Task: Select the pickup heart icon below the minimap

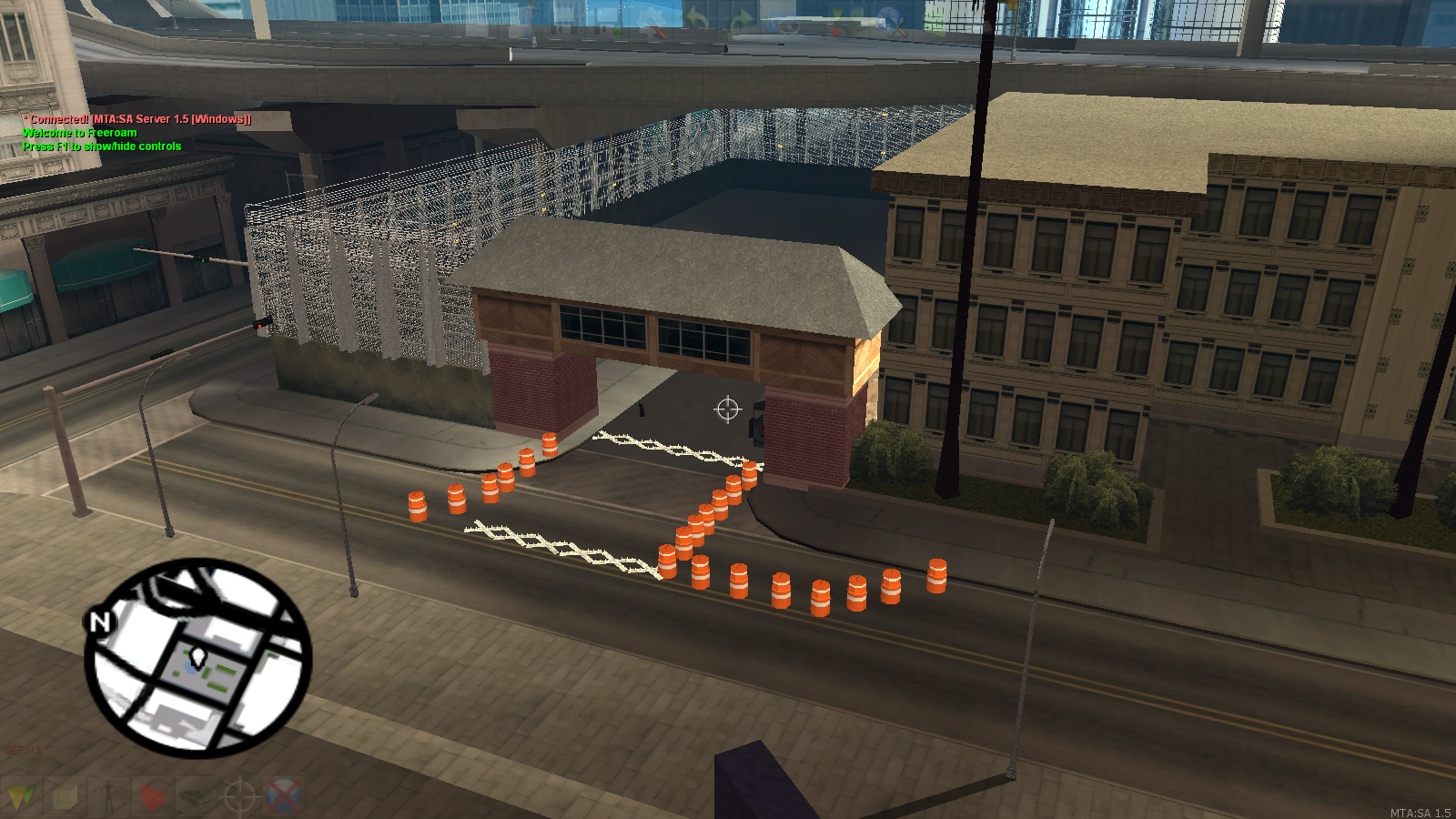Action: tap(153, 798)
